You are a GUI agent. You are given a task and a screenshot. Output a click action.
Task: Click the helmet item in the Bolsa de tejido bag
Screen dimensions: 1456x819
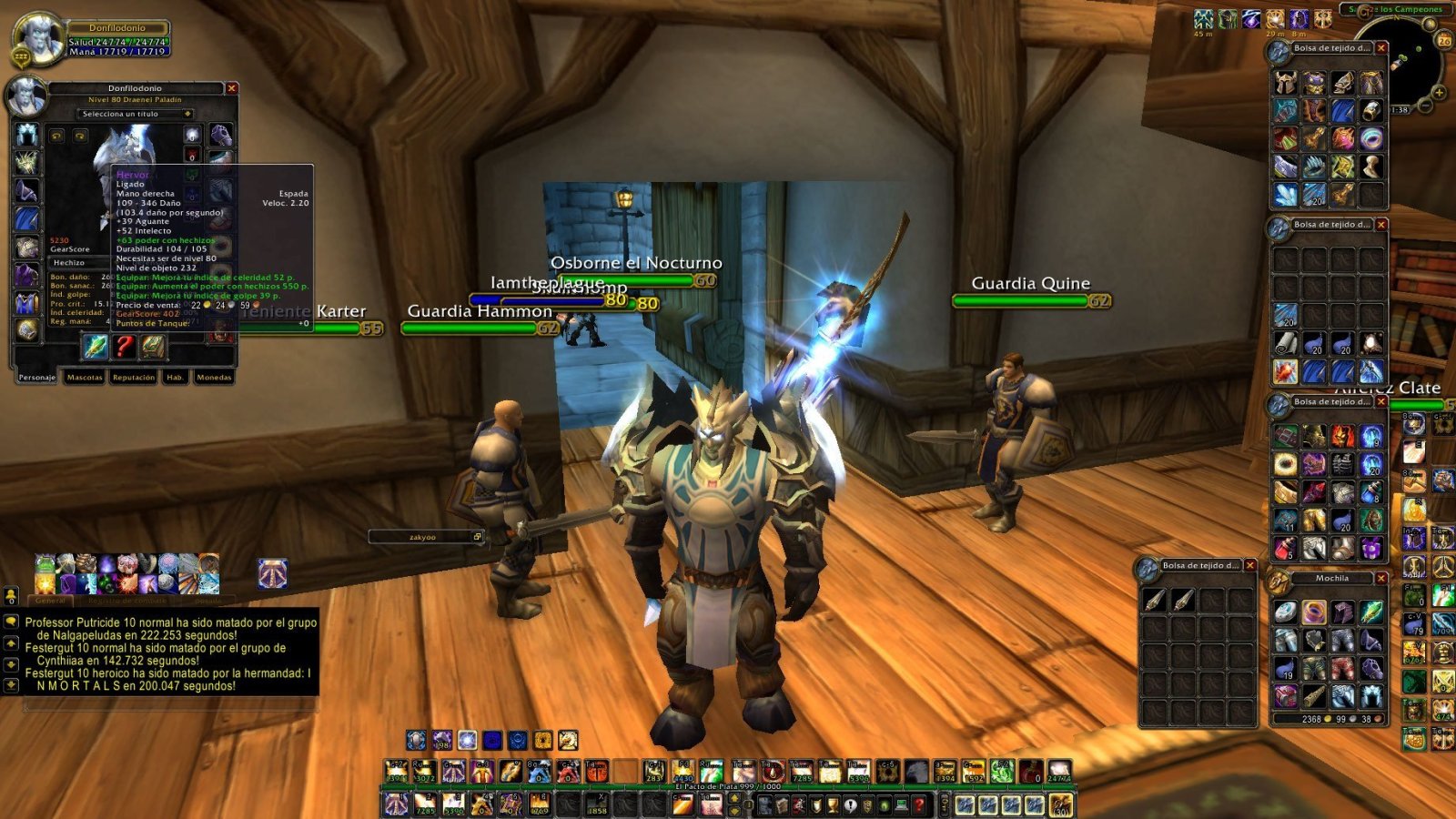coord(1286,83)
